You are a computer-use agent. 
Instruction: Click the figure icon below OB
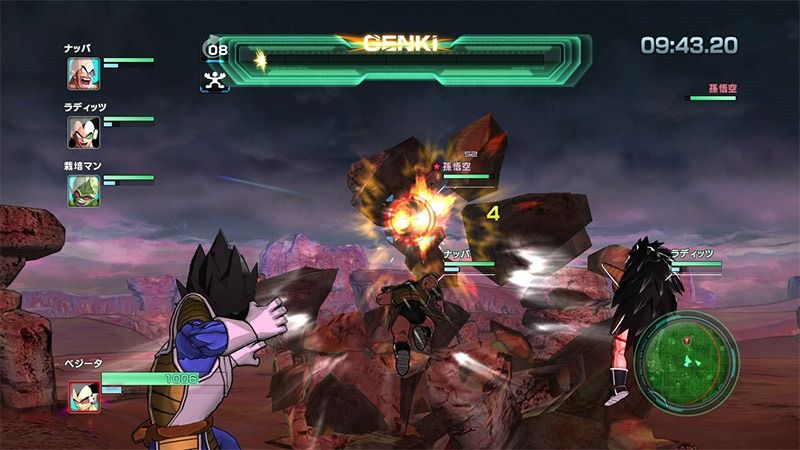(213, 81)
